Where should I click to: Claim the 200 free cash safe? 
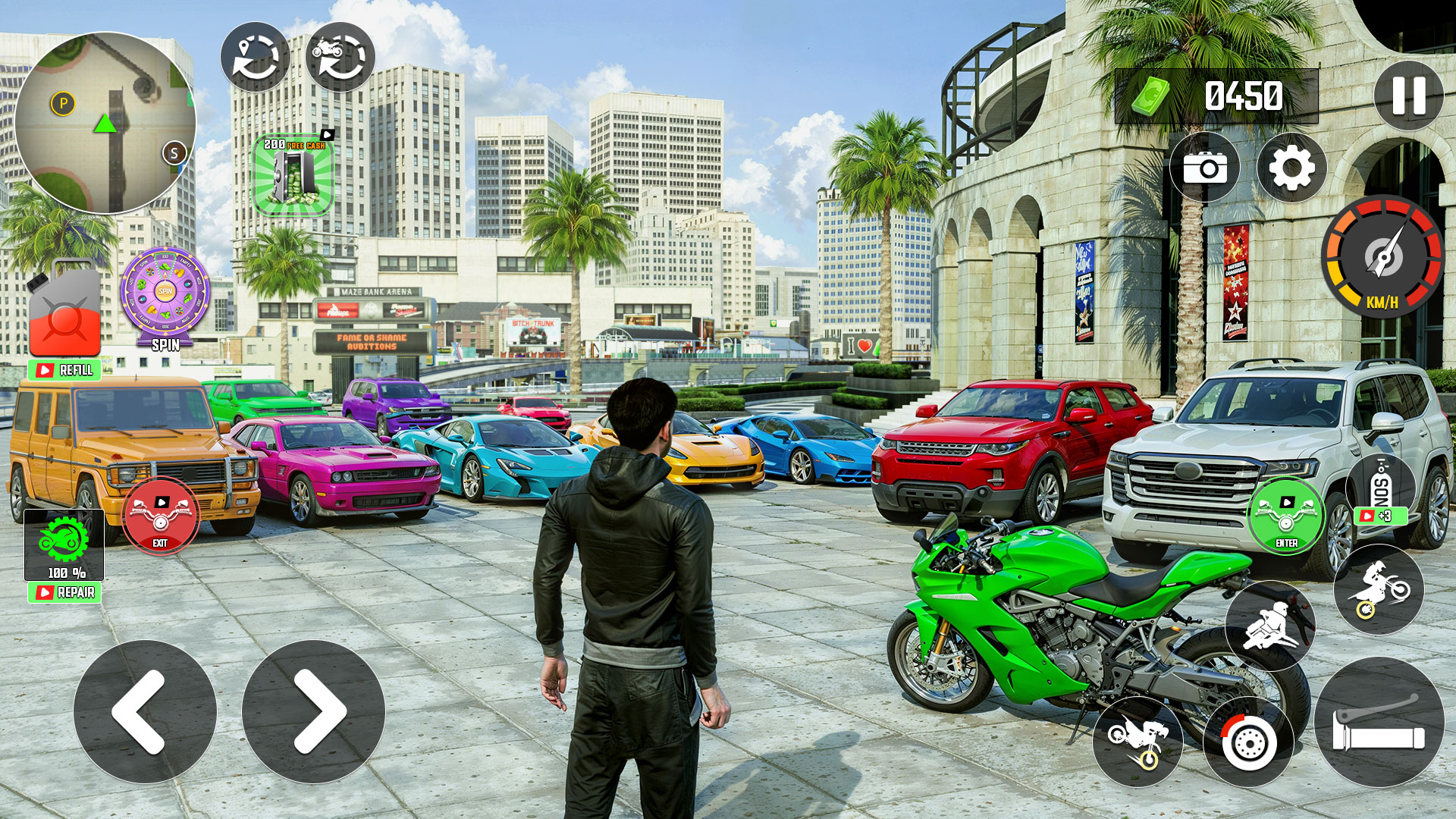[x=293, y=177]
